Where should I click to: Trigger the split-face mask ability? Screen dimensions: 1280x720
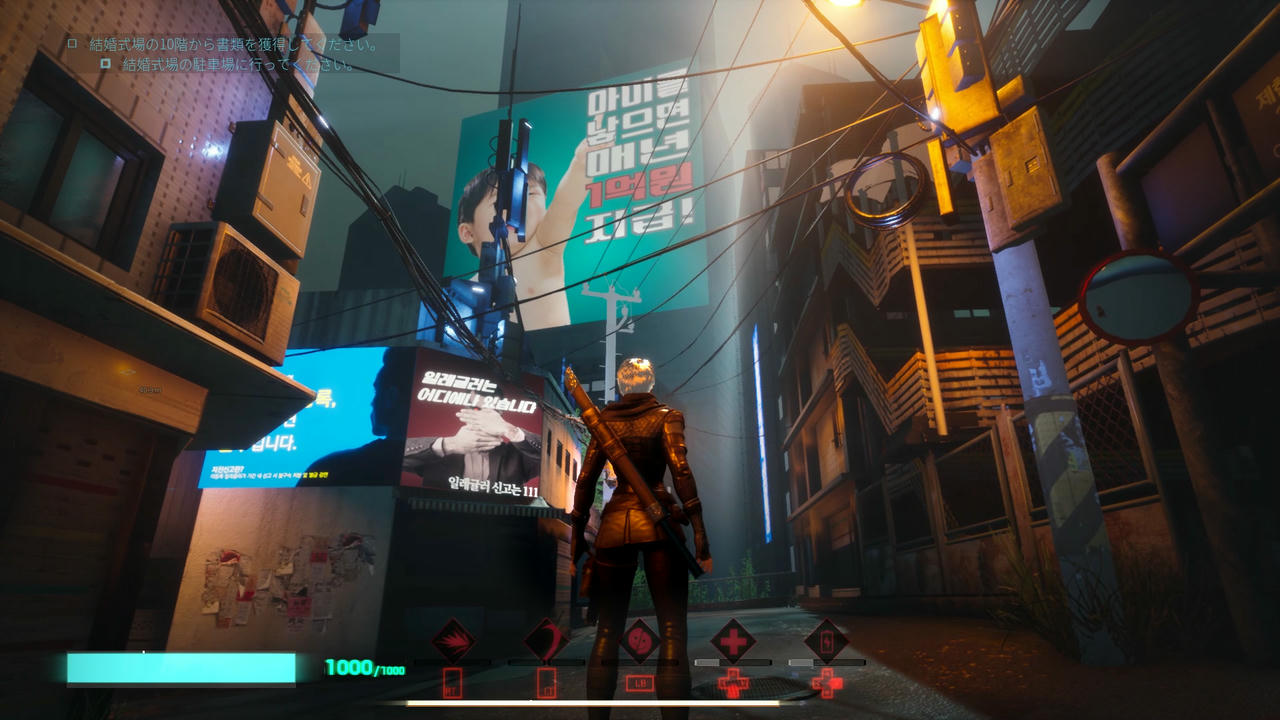[x=639, y=640]
